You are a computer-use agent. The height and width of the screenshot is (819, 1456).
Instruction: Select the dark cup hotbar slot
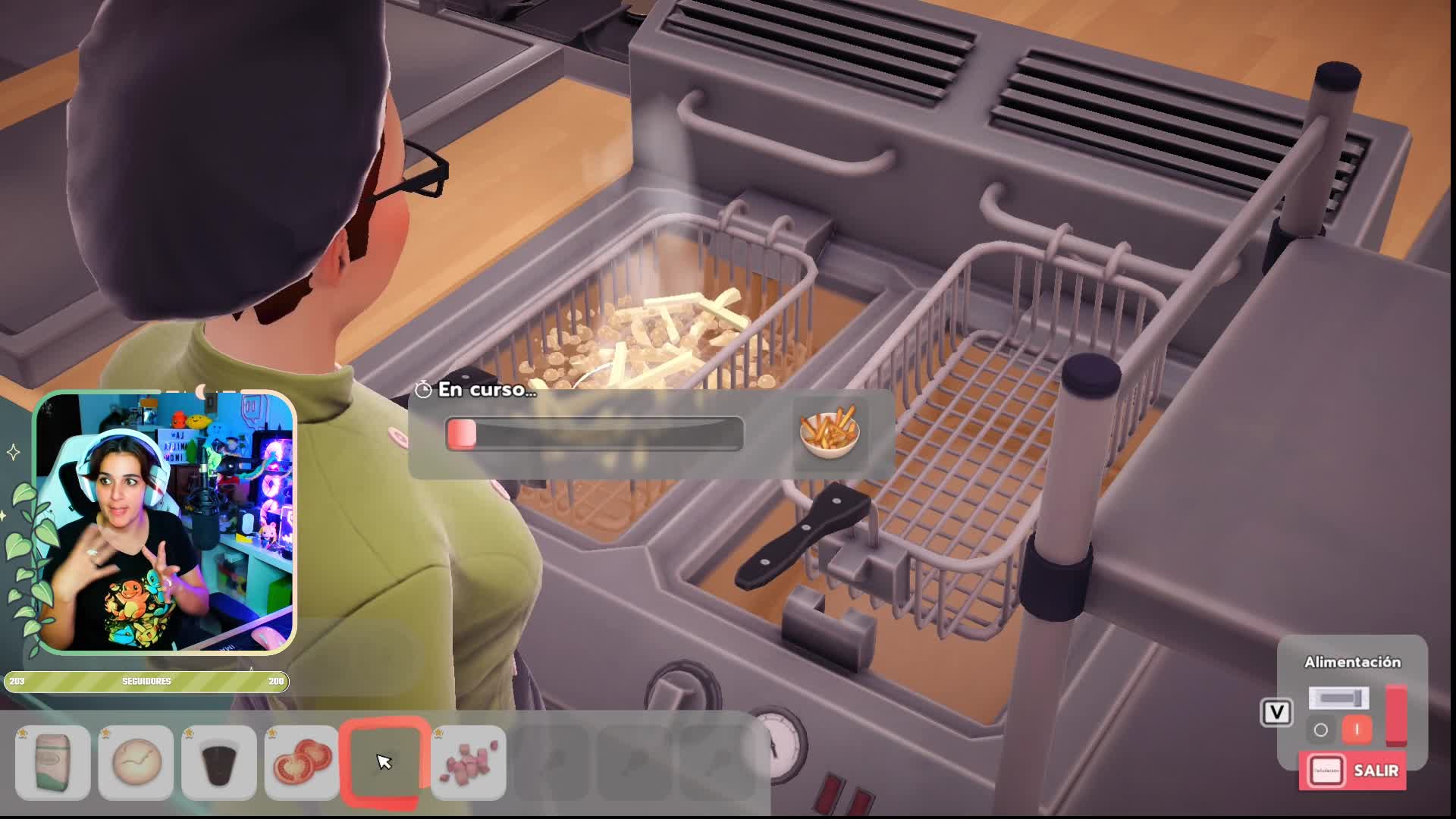tap(219, 761)
